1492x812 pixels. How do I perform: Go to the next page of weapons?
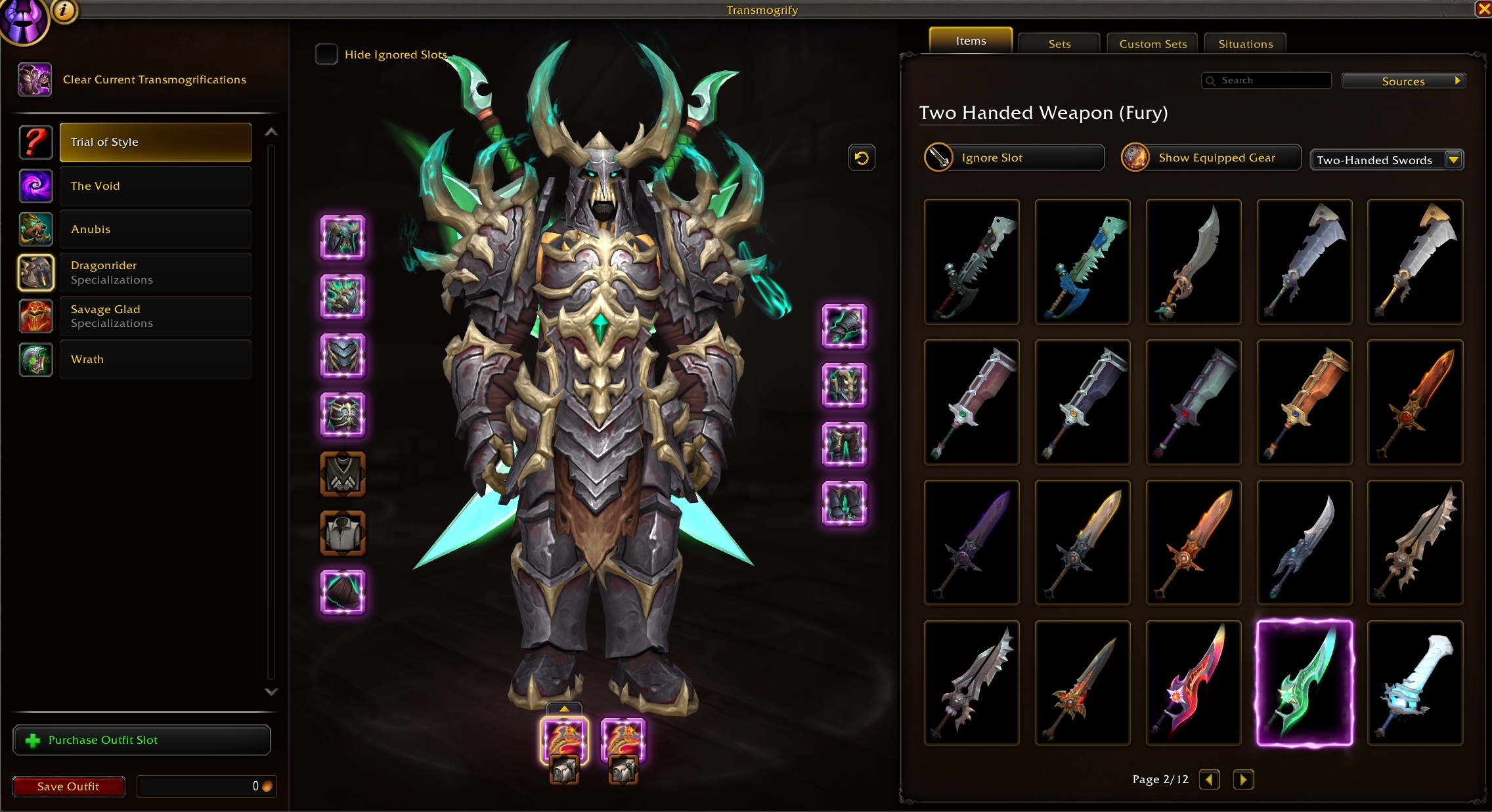(x=1242, y=779)
